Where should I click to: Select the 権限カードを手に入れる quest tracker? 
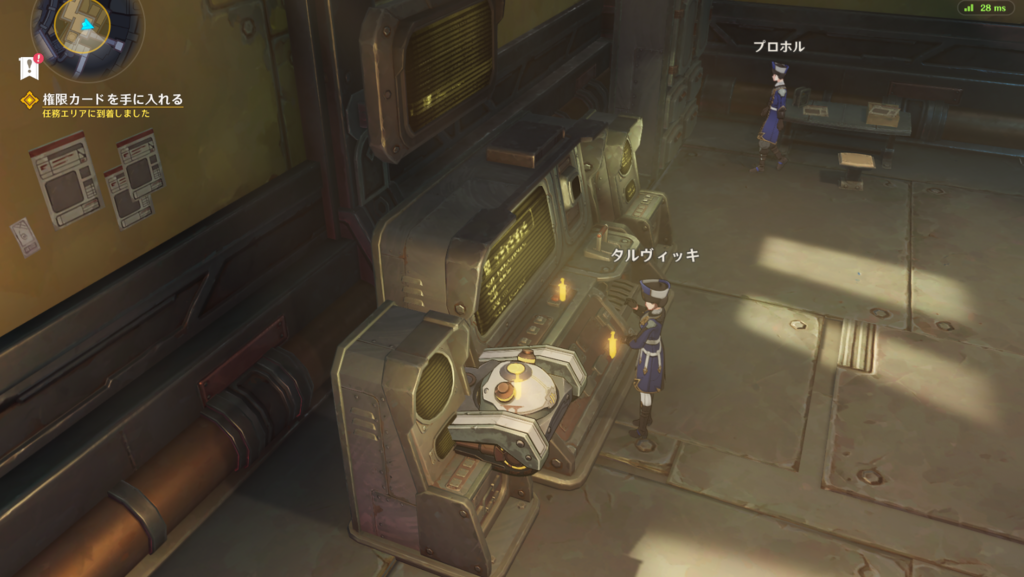pos(111,99)
